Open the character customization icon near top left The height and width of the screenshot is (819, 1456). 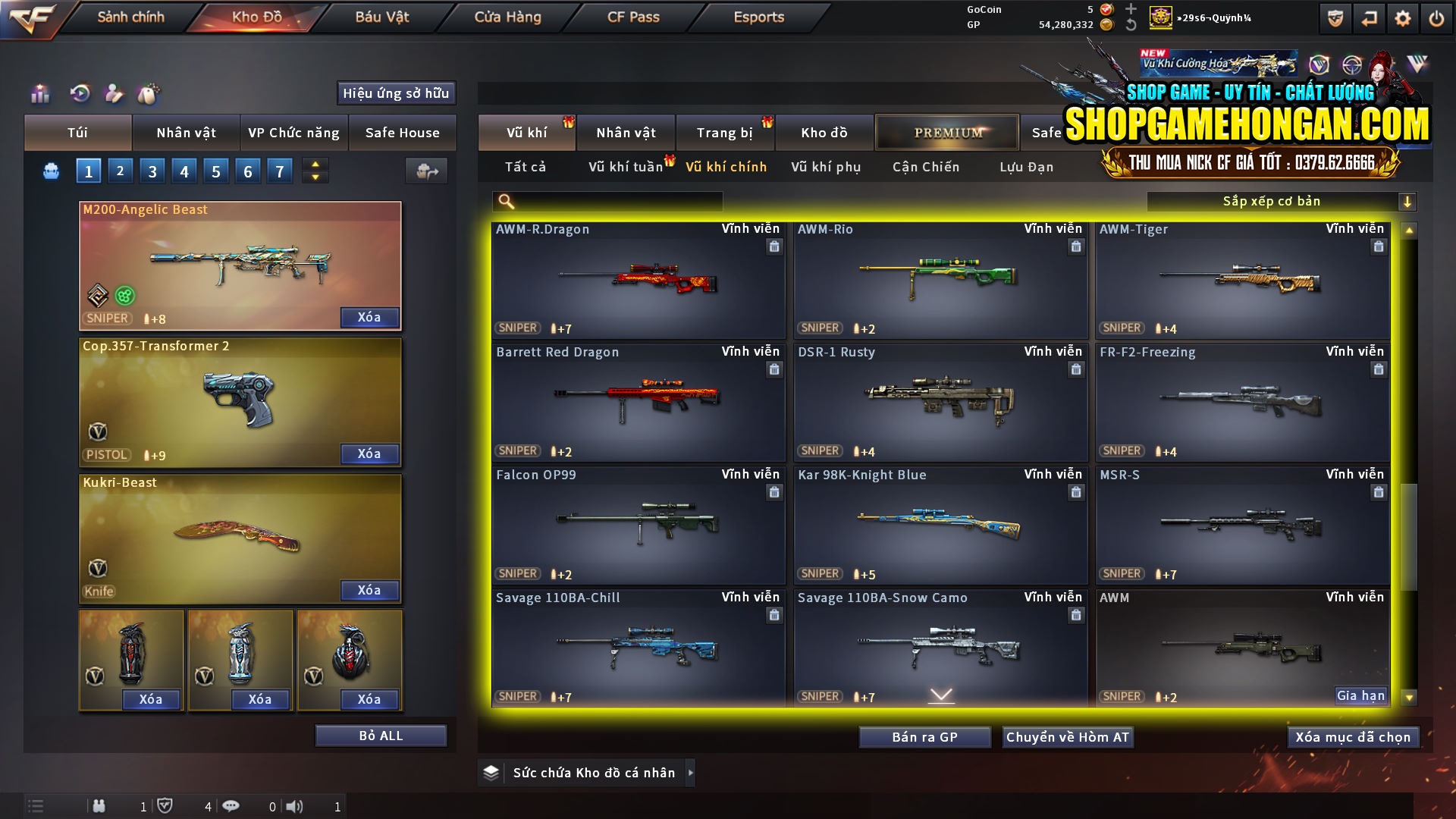pyautogui.click(x=114, y=94)
